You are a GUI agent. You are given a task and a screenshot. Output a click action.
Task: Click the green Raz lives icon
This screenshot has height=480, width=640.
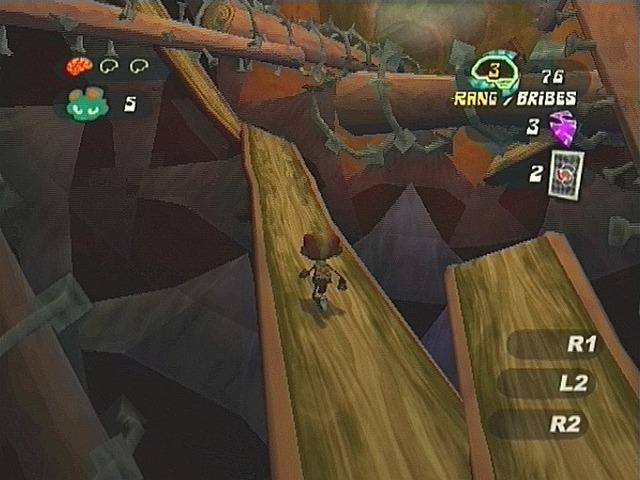(87, 104)
